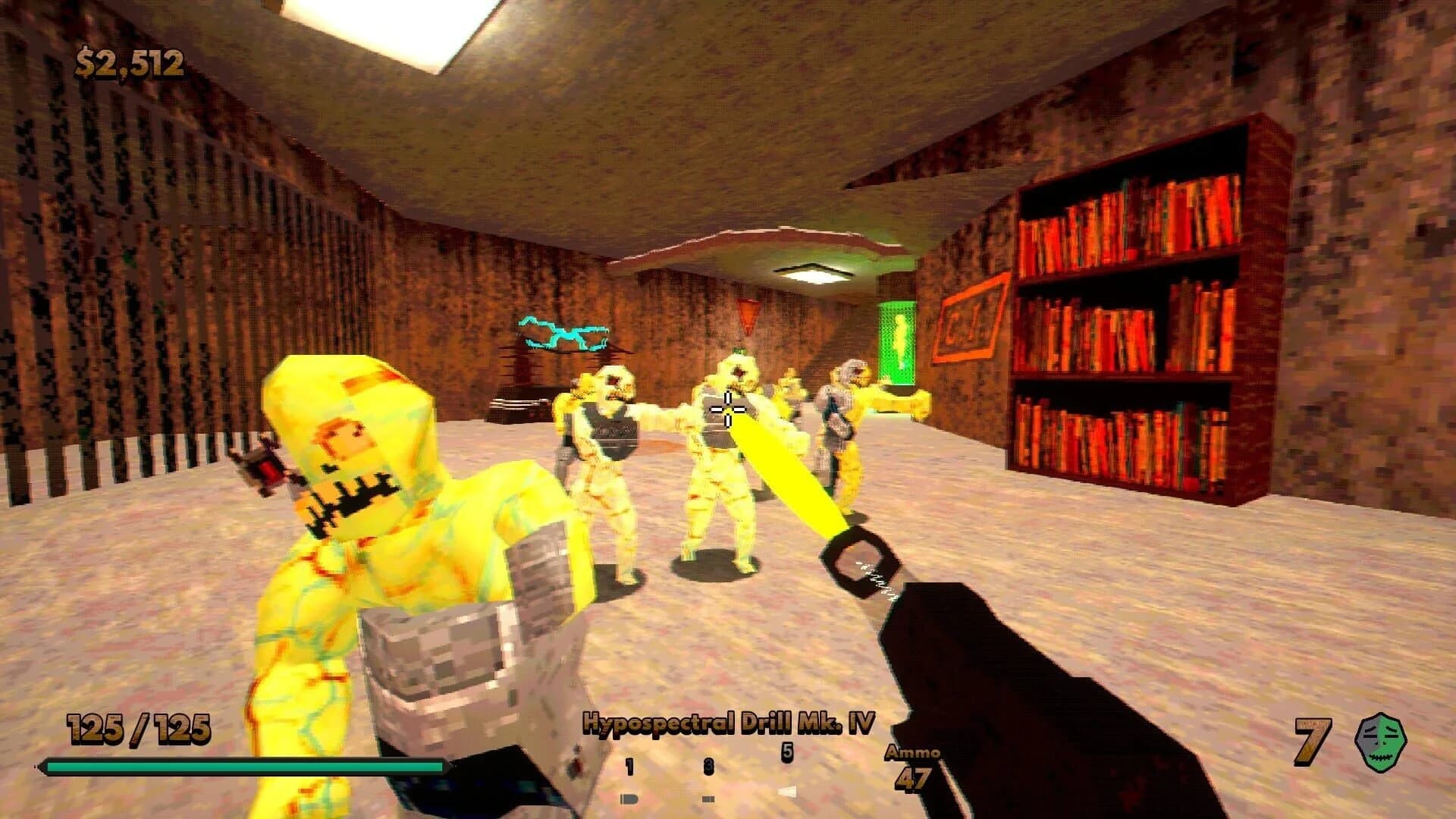Expand the Hypospectral Drill Mk. IV weapon label
The image size is (1456, 819).
pos(727,723)
